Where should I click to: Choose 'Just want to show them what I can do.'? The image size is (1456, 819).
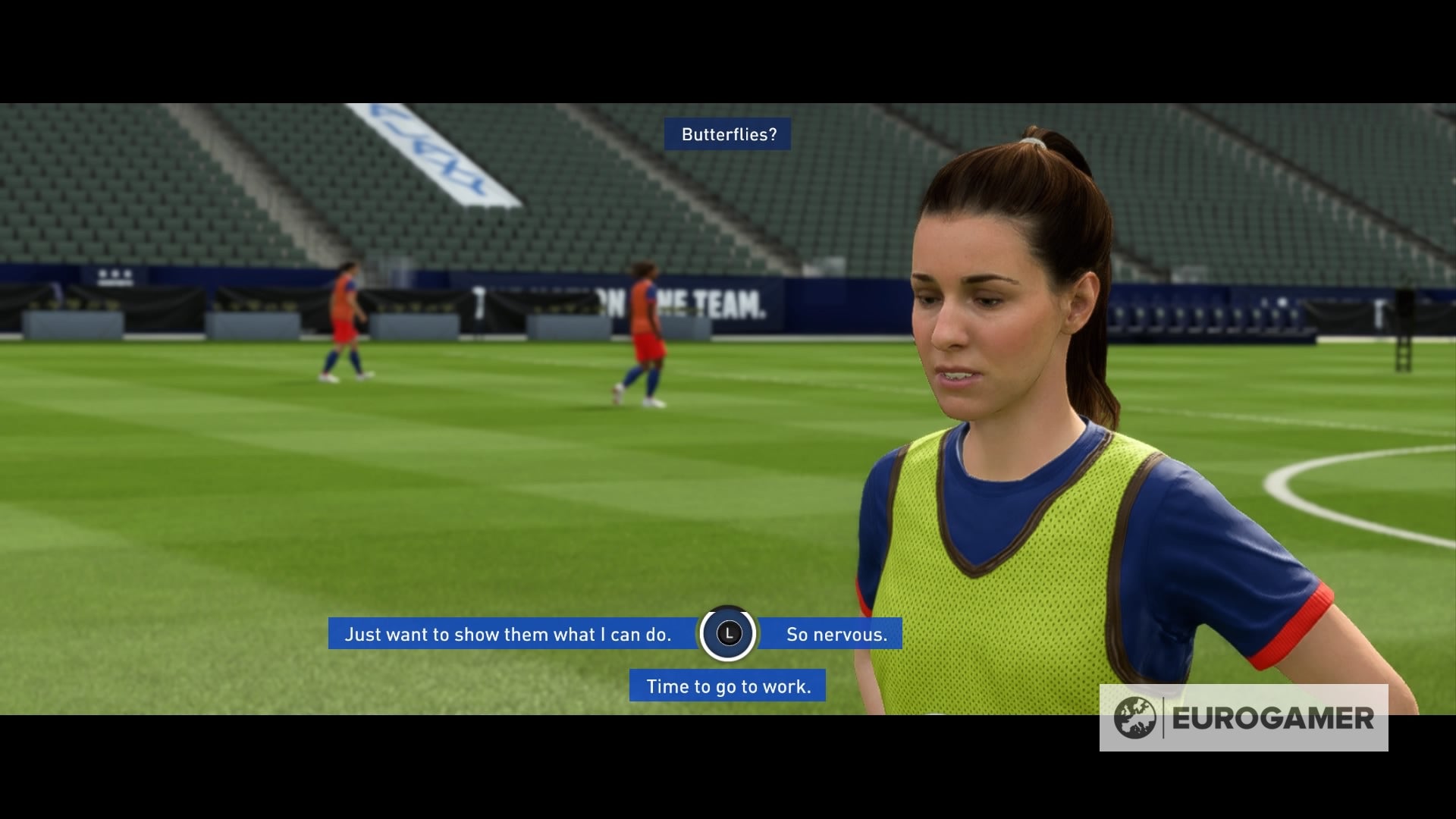510,635
